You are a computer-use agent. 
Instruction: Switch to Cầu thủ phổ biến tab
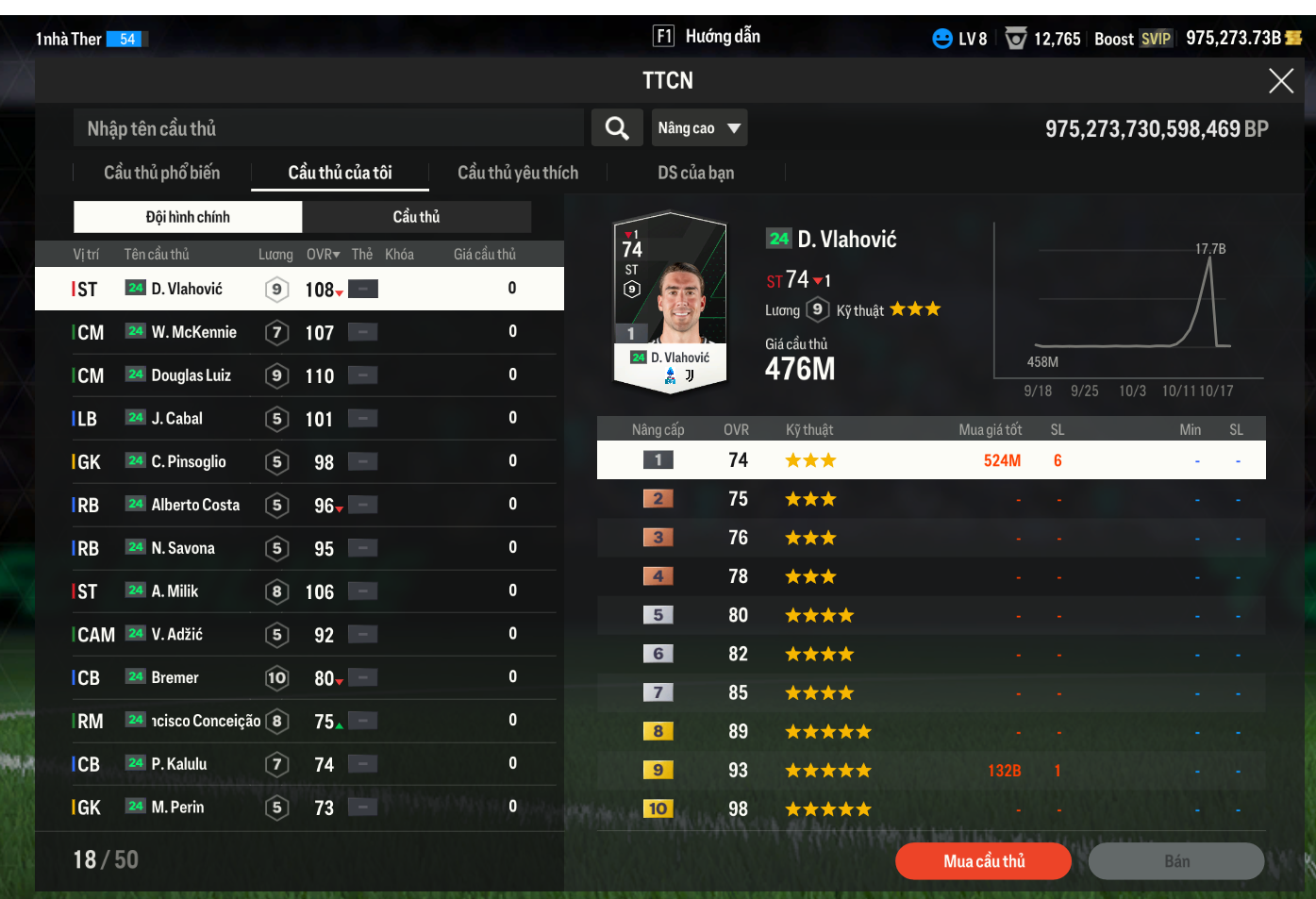coord(161,173)
